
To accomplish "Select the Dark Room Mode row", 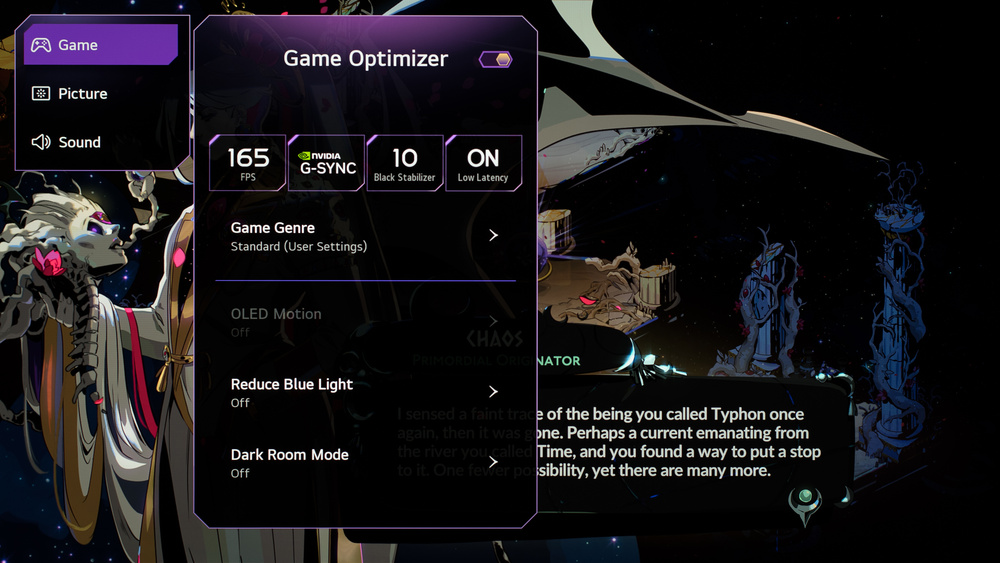I will point(365,462).
